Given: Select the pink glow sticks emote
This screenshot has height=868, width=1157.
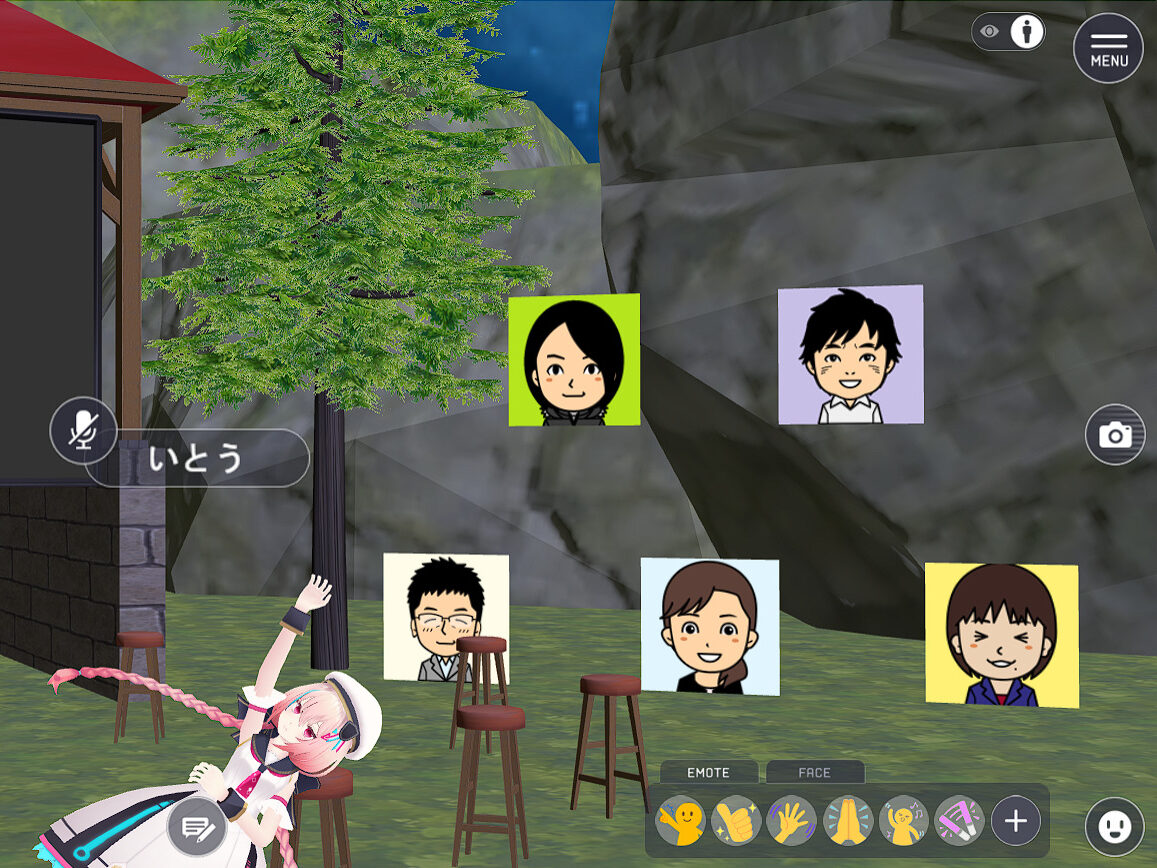Looking at the screenshot, I should coord(959,822).
